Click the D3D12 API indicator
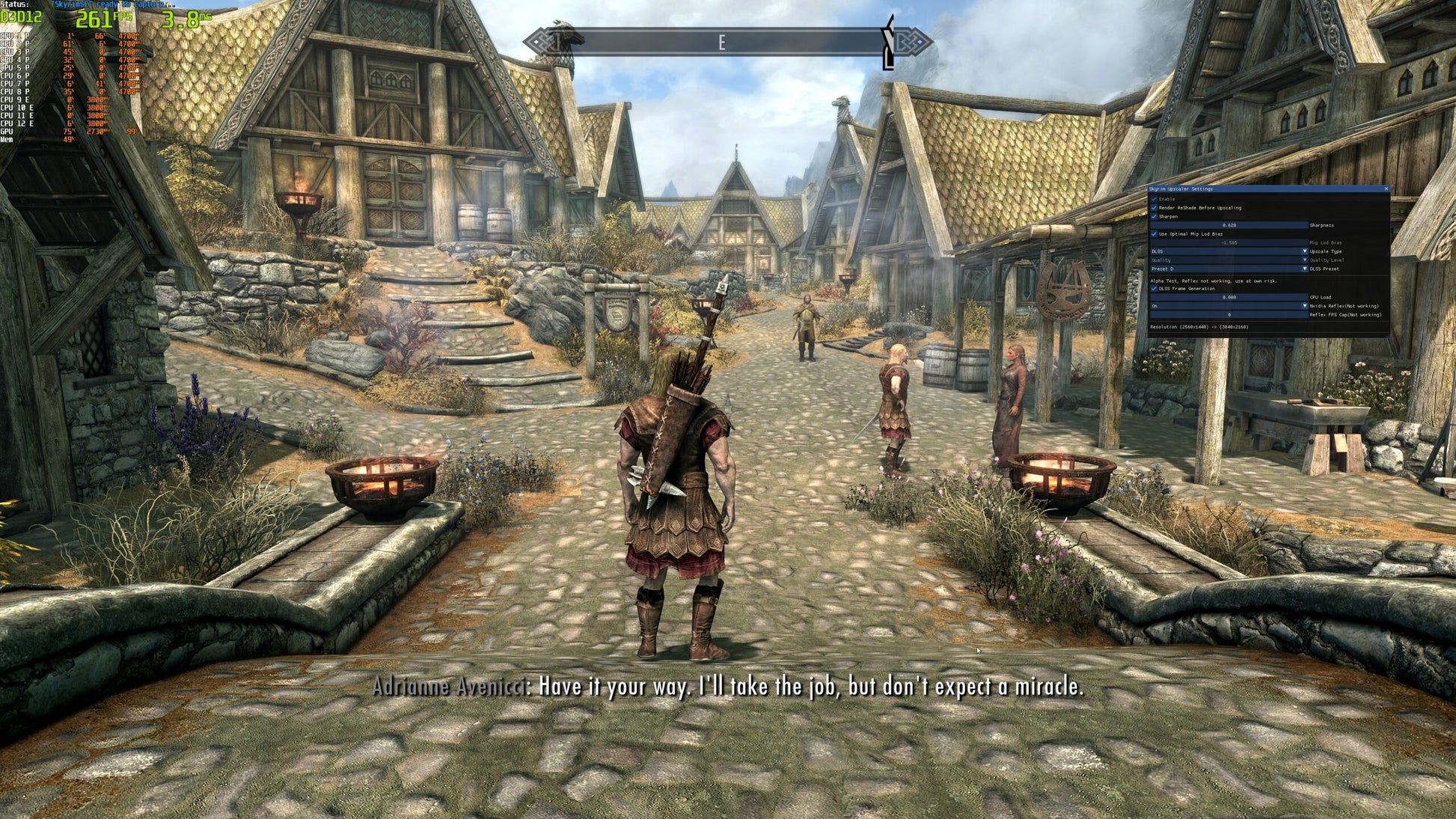This screenshot has width=1456, height=819. 20,18
